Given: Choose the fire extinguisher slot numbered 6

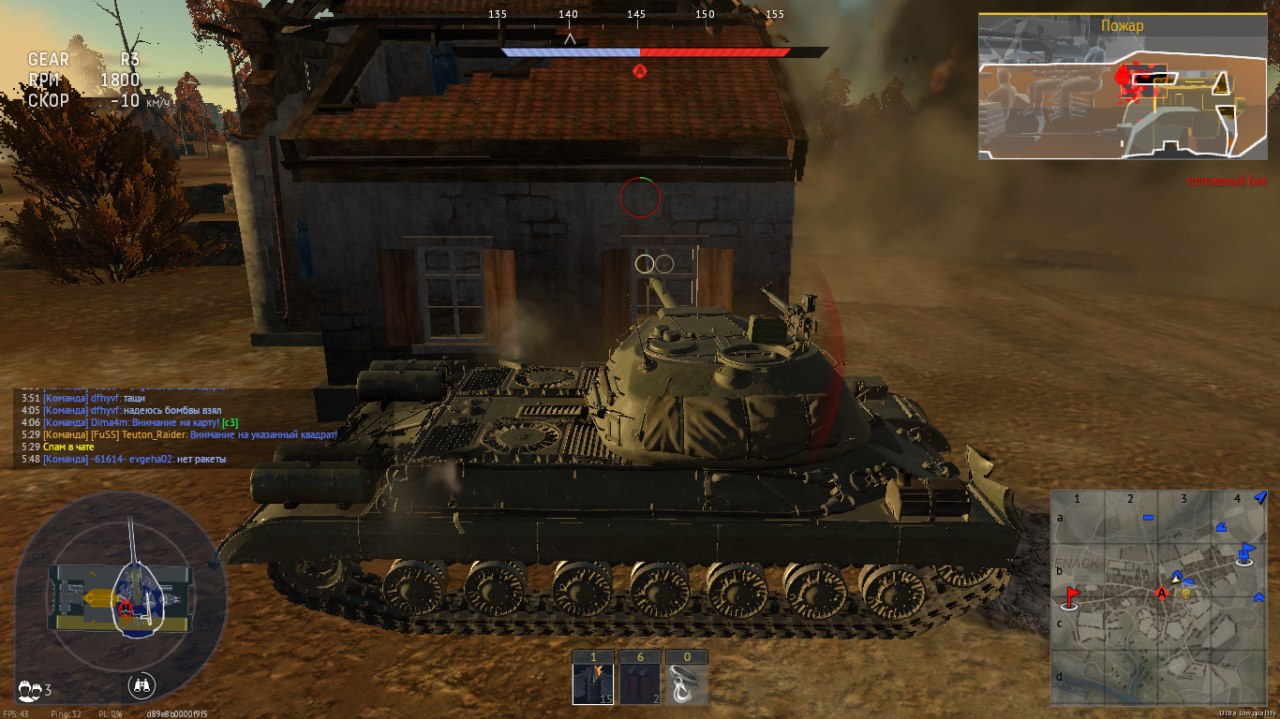Looking at the screenshot, I should pos(640,679).
